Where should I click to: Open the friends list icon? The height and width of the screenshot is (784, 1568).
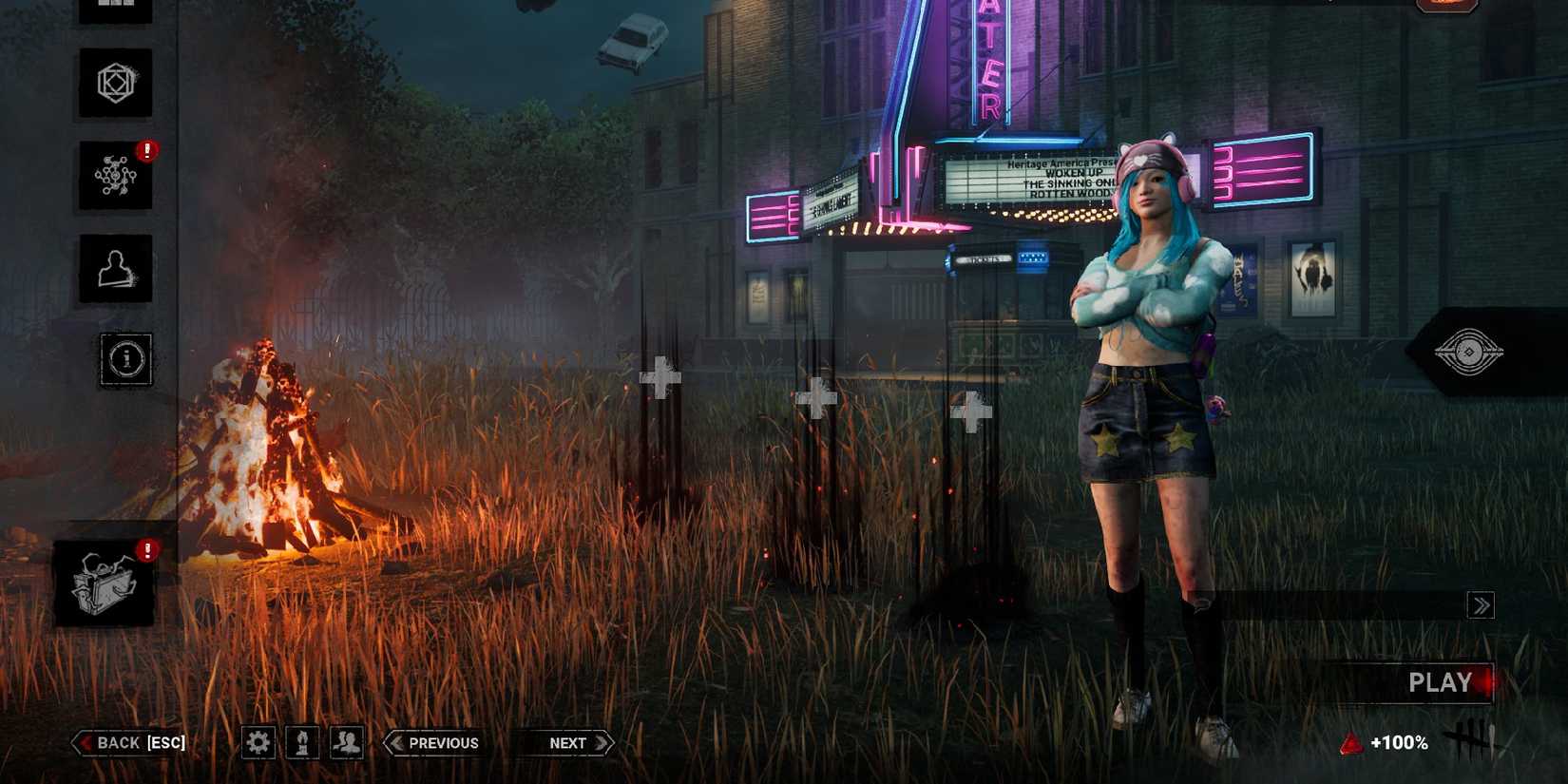[345, 742]
